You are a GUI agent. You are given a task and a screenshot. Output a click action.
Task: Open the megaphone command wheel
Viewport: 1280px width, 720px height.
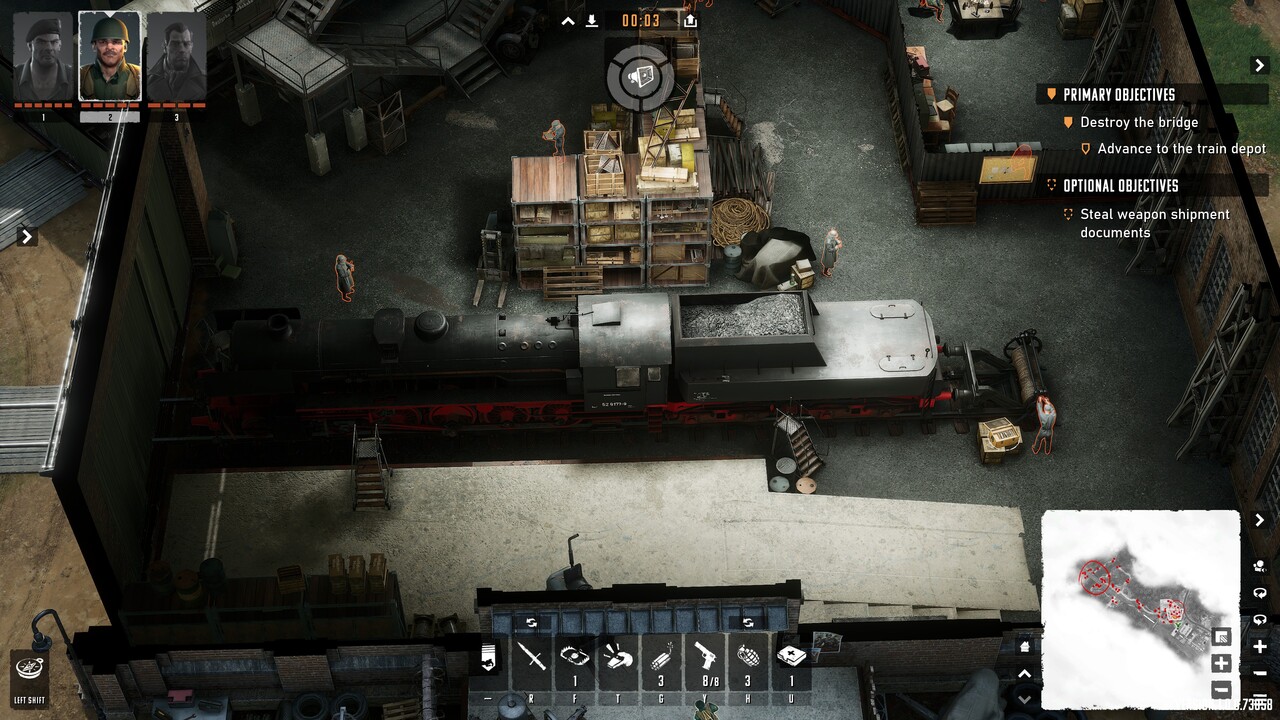click(640, 76)
